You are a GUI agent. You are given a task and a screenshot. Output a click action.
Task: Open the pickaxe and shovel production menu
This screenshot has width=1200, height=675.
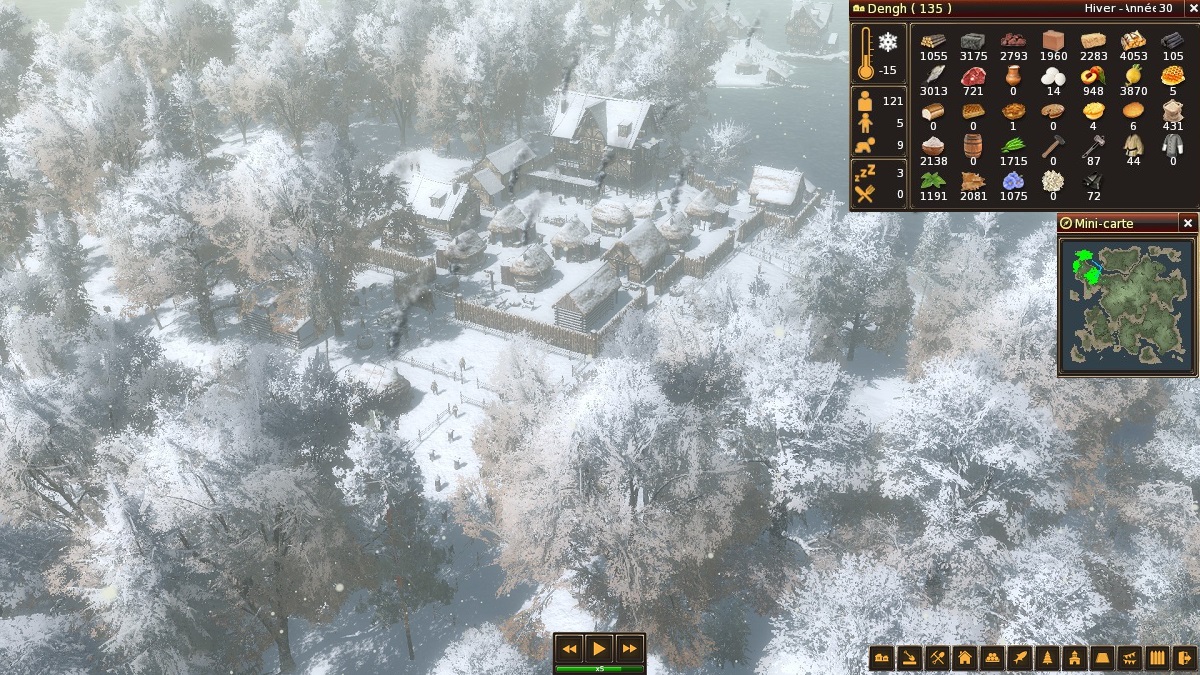[x=937, y=657]
